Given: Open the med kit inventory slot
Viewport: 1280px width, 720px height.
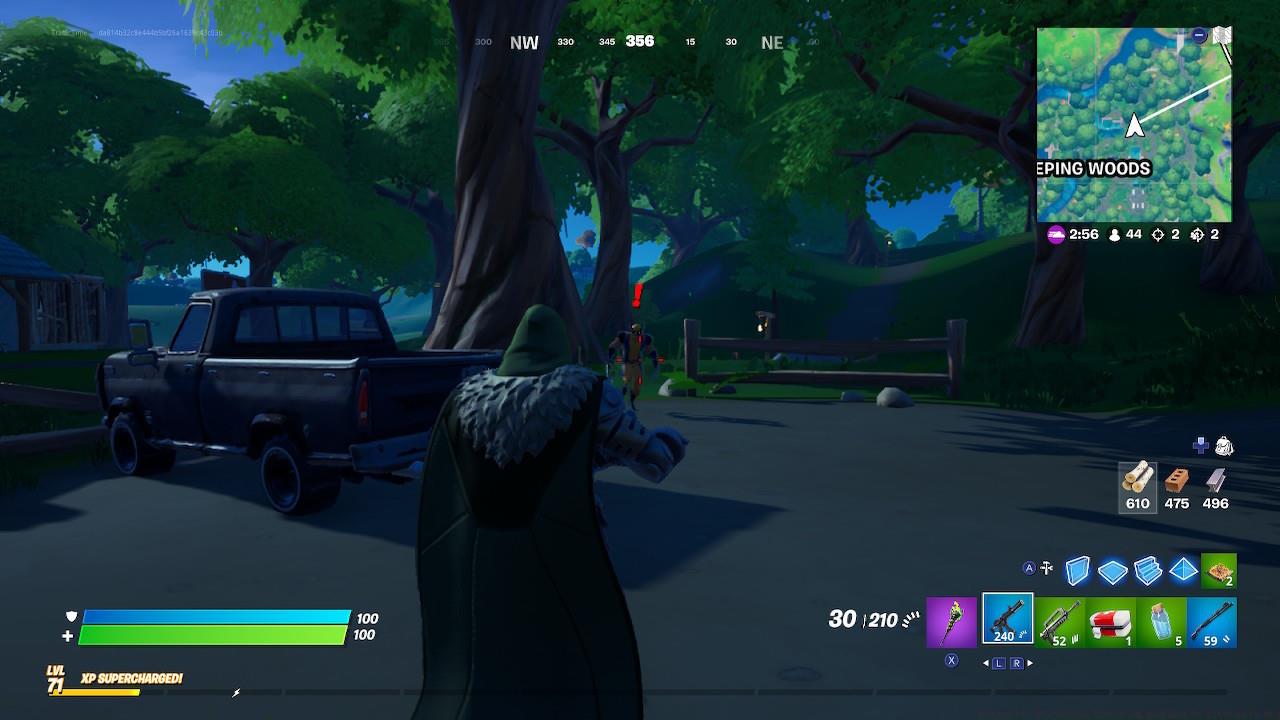Looking at the screenshot, I should point(1112,620).
